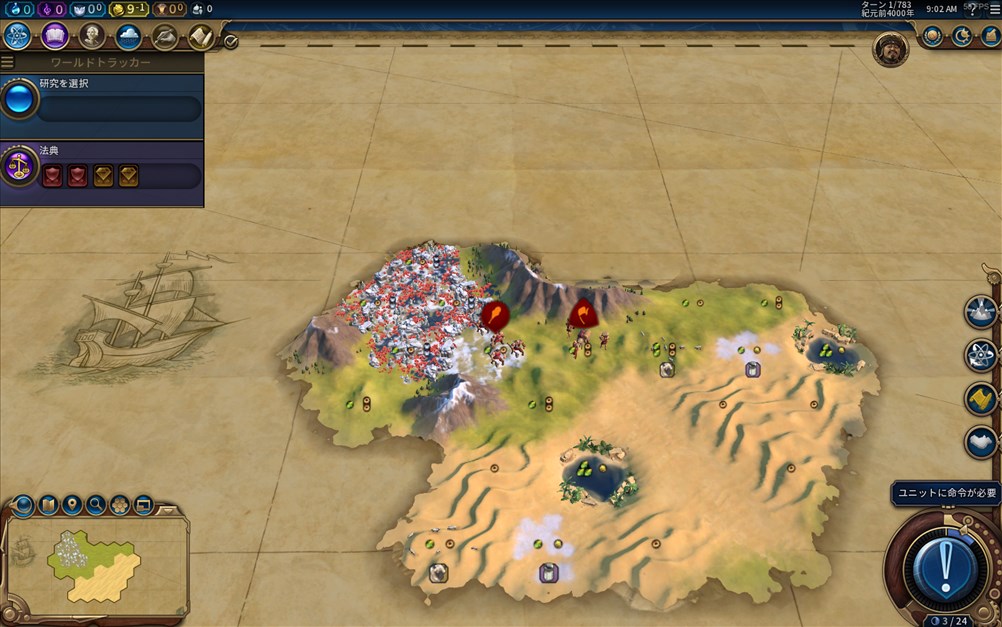Open the Great People bust icon

[x=92, y=37]
